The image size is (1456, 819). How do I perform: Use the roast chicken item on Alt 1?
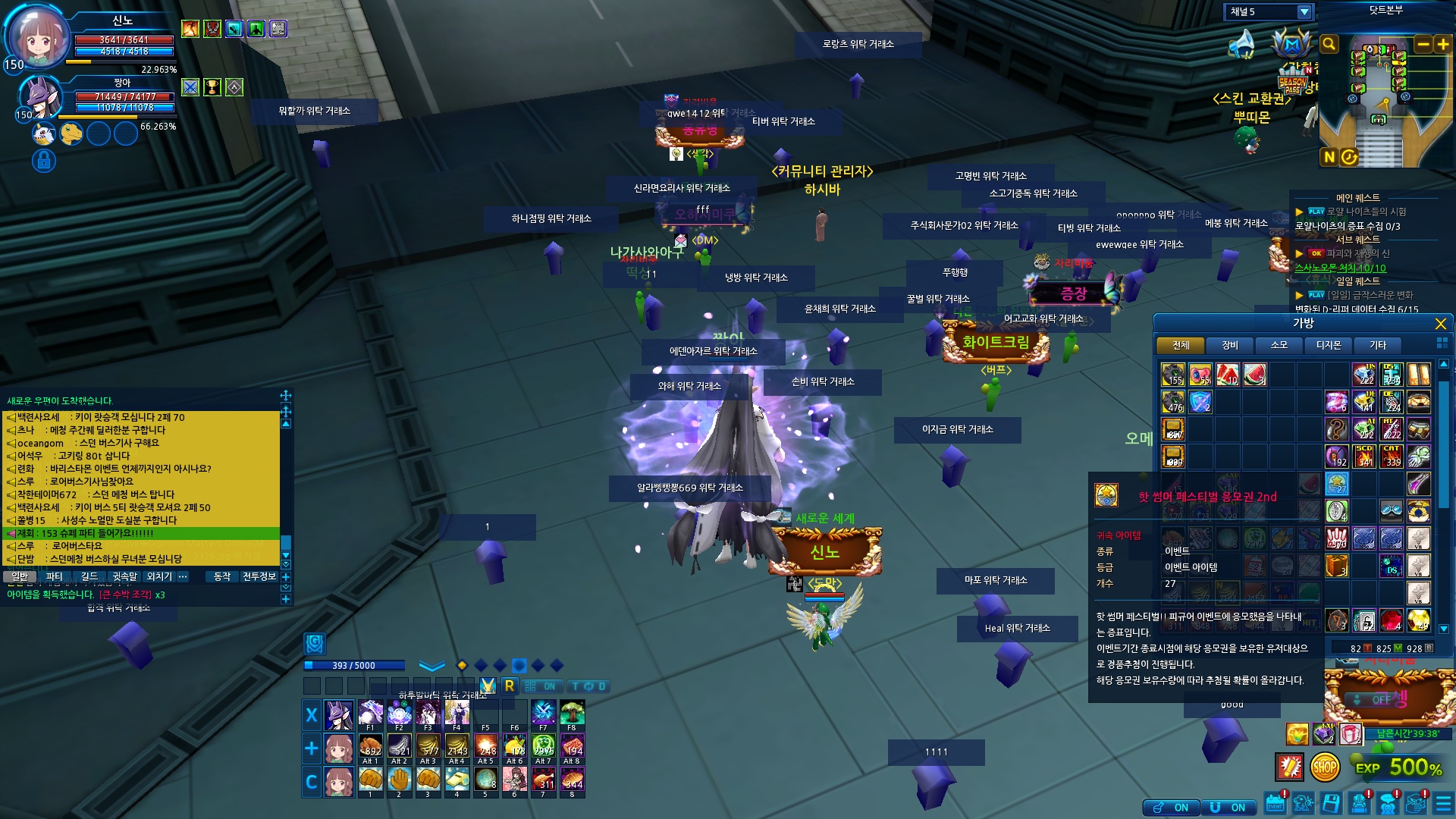(x=370, y=748)
